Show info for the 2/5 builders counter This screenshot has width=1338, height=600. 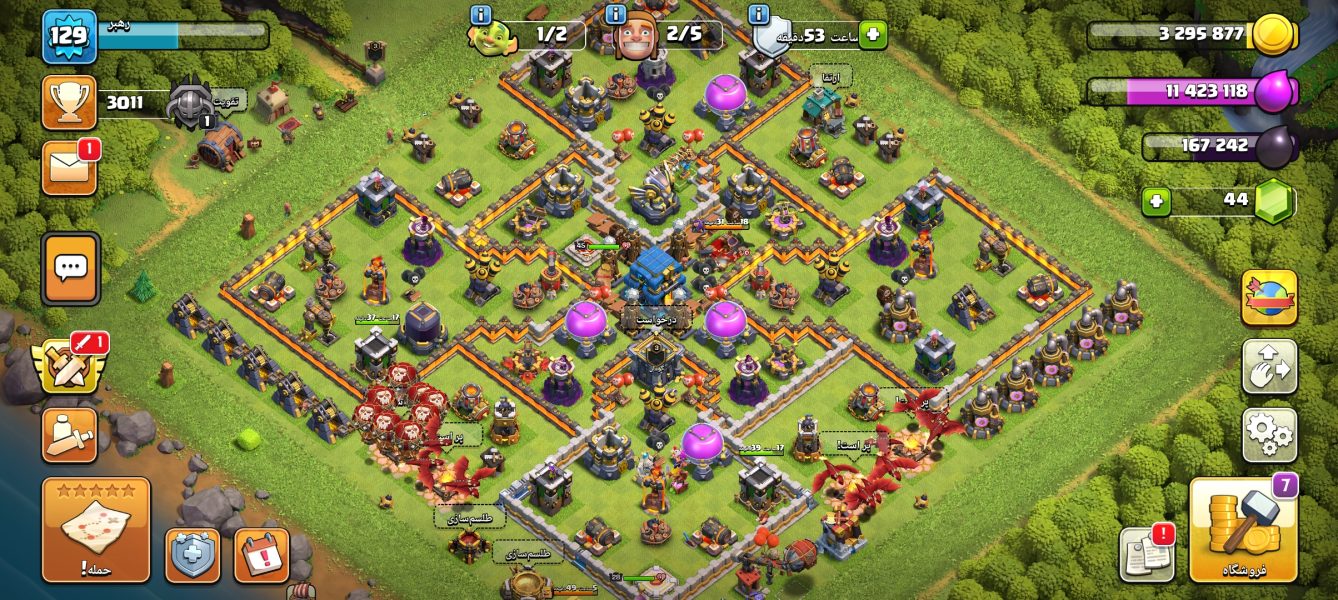coord(617,15)
